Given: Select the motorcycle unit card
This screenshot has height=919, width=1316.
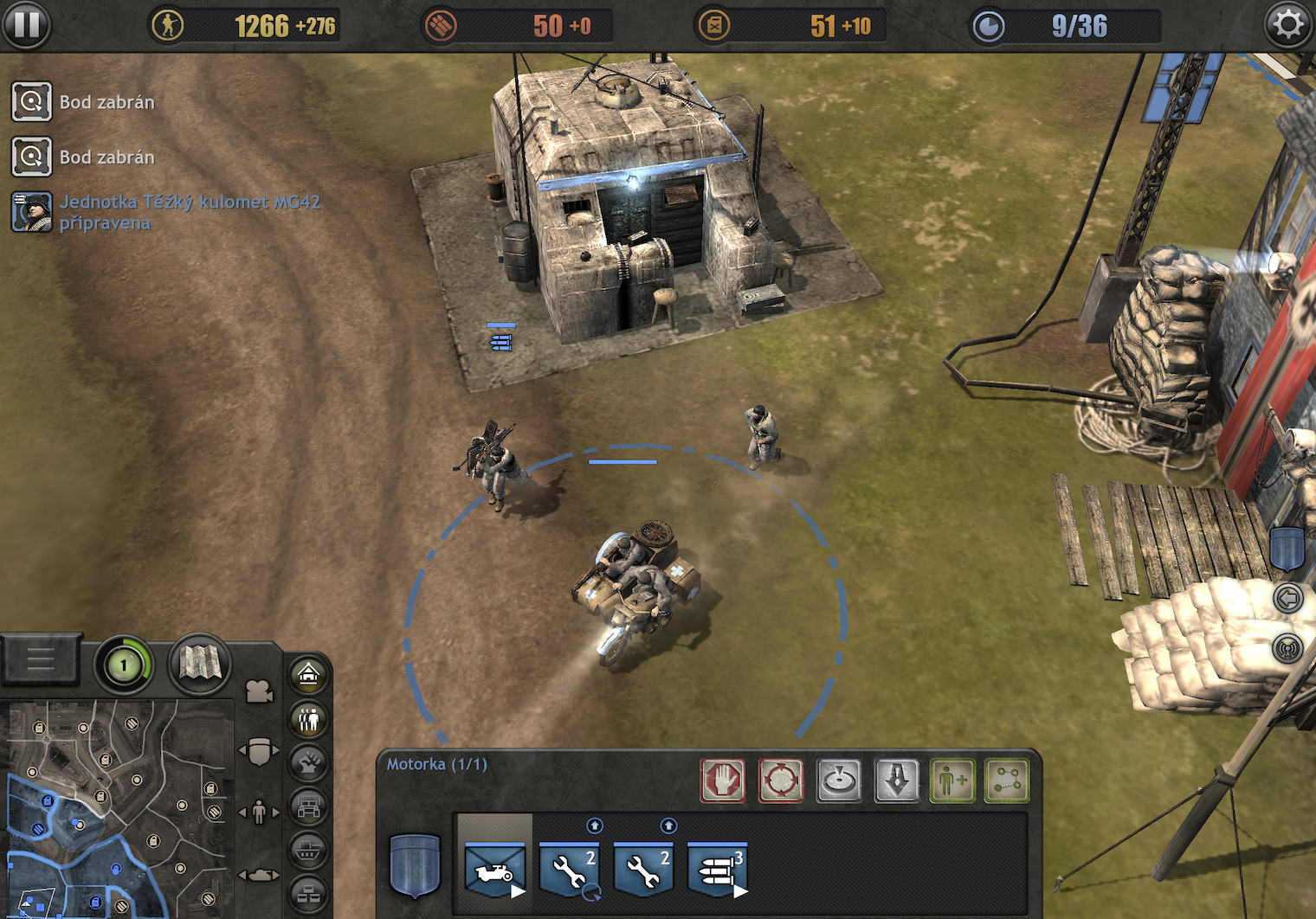Looking at the screenshot, I should pos(494,870).
